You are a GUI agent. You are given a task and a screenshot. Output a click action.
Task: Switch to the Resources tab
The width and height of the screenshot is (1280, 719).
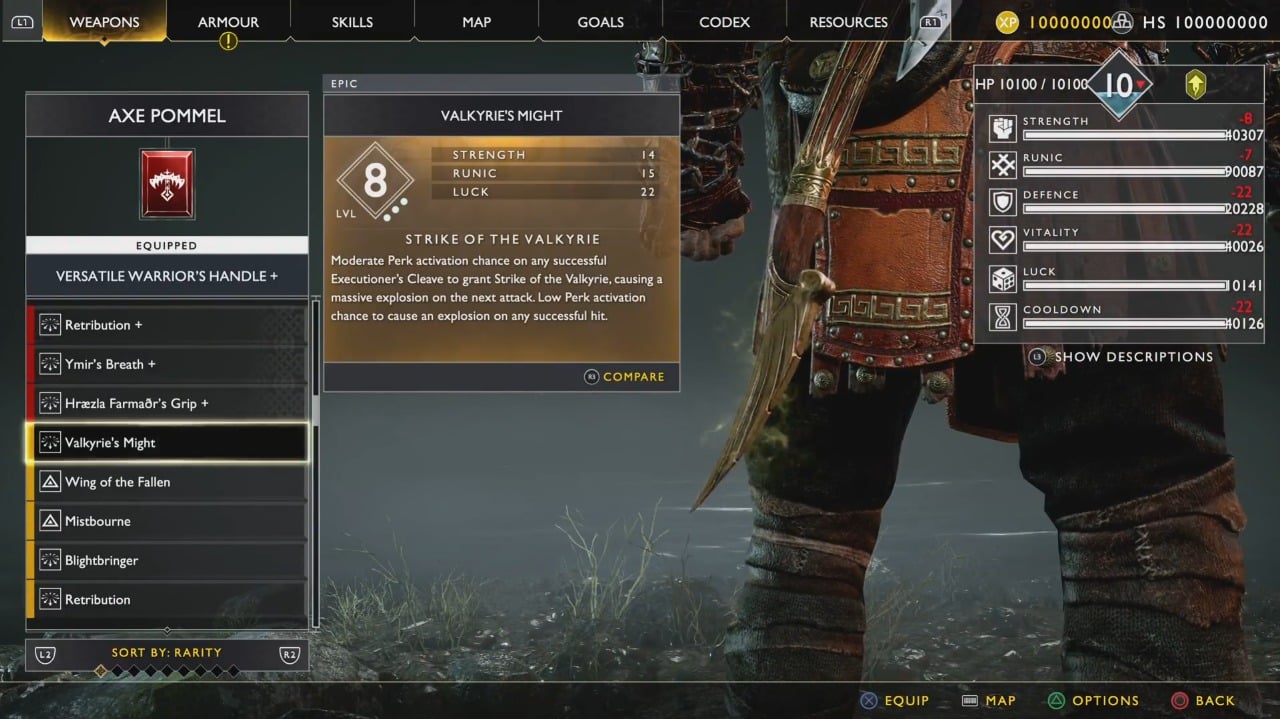(x=848, y=22)
